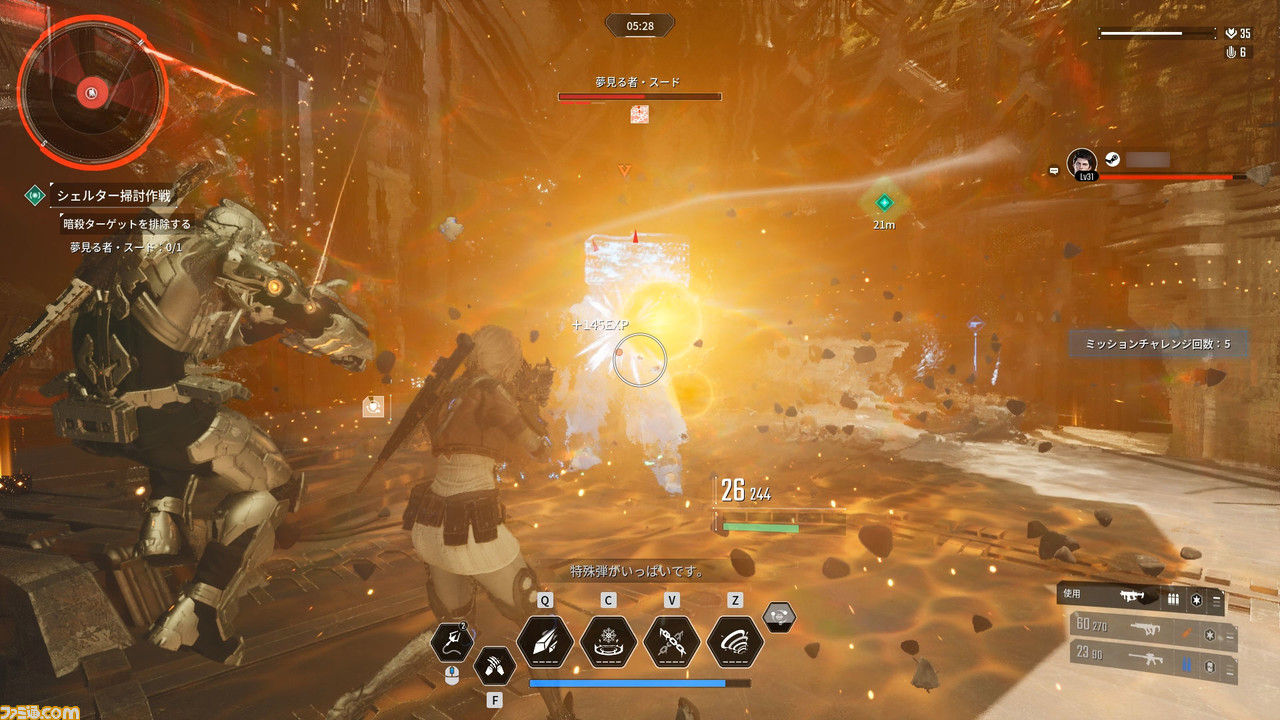1280x720 pixels.
Task: Use the claw melee strike skill
Action: click(493, 662)
